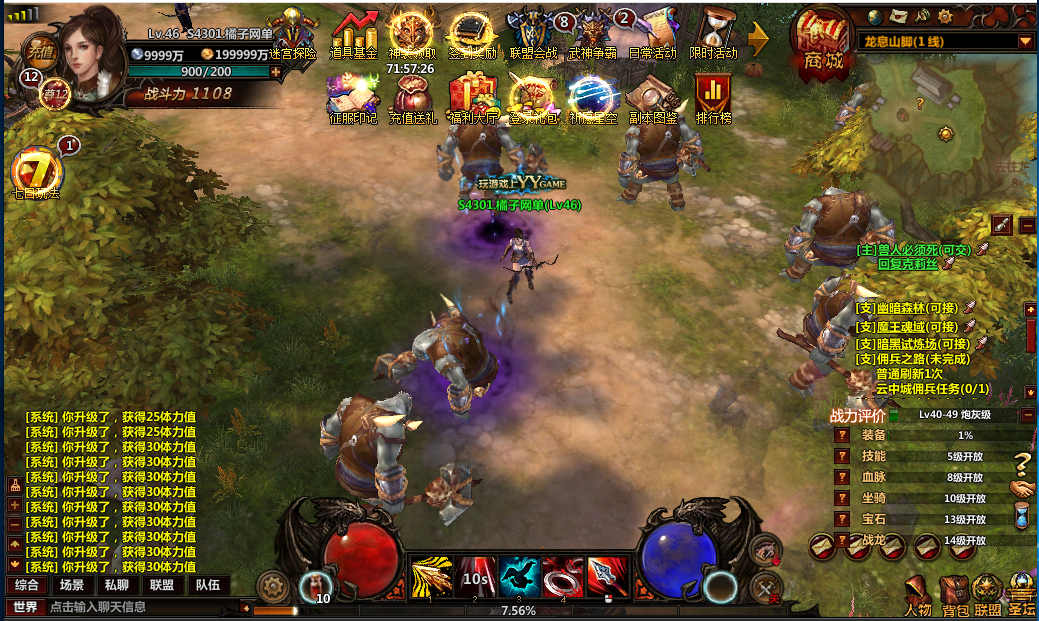
Task: Use the health potion quick slot
Action: coord(316,584)
